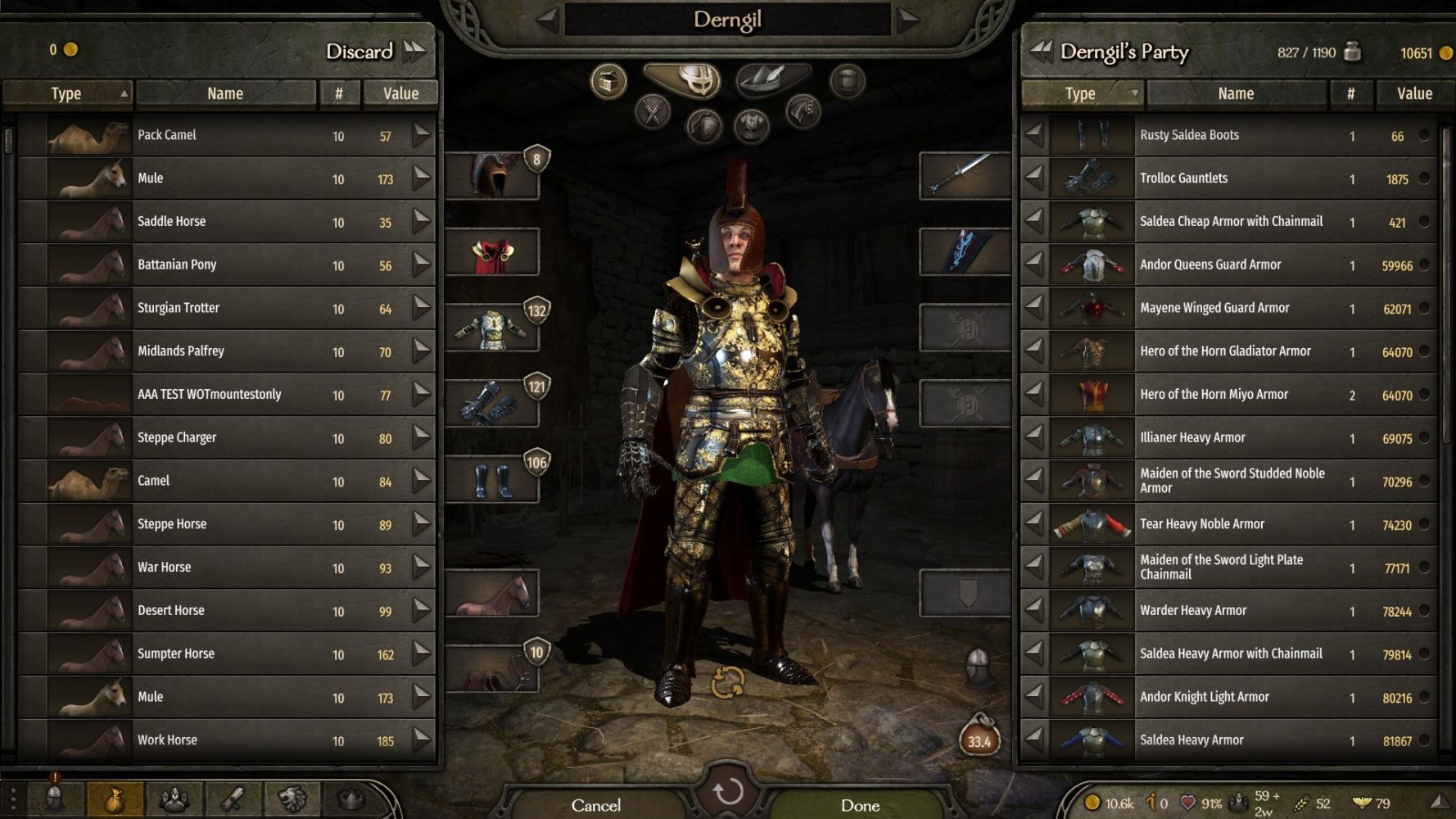The image size is (1456, 819).
Task: Choose the Tear Heavy Noble Armor row
Action: tap(1228, 524)
